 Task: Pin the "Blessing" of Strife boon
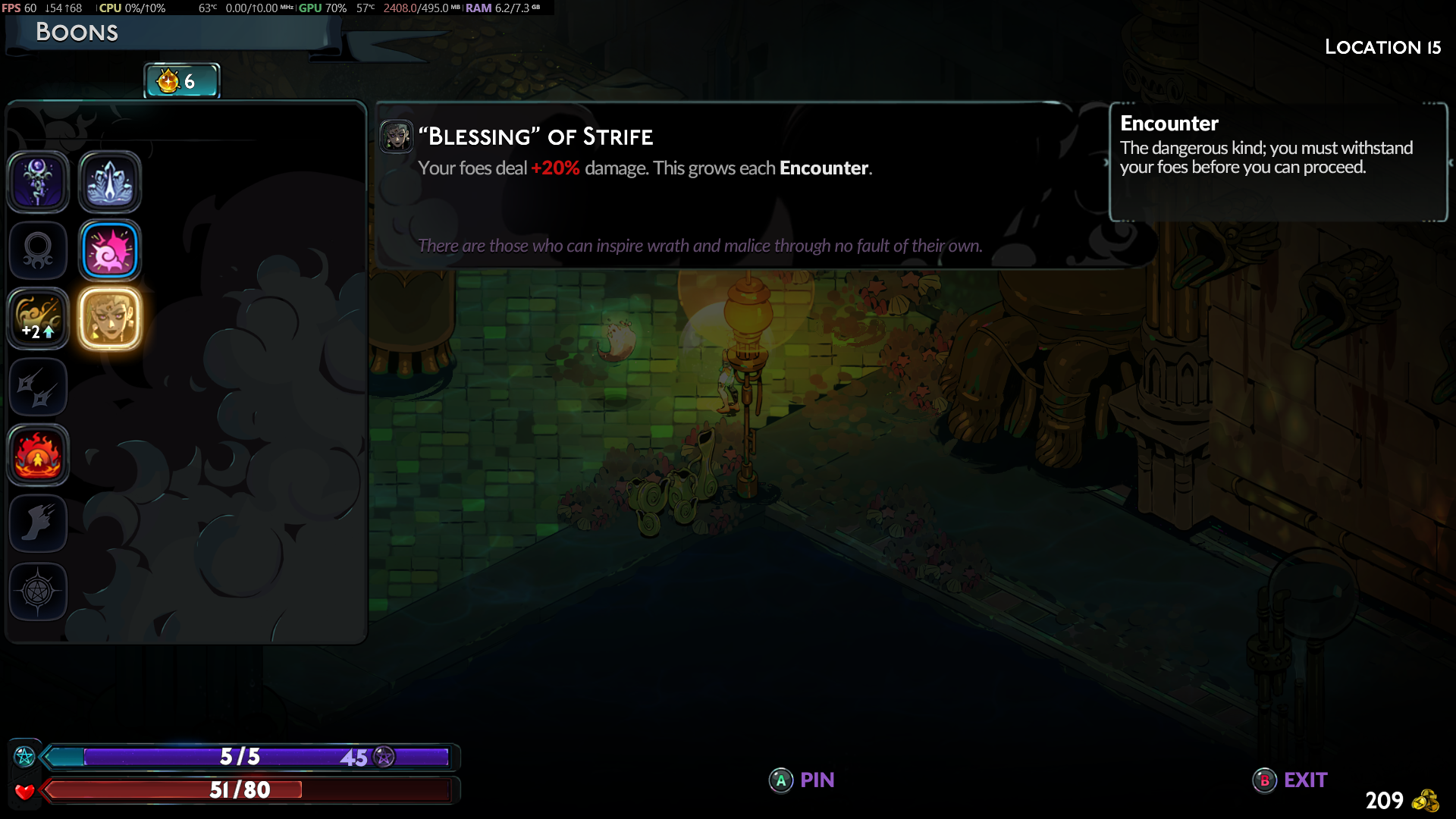point(802,780)
